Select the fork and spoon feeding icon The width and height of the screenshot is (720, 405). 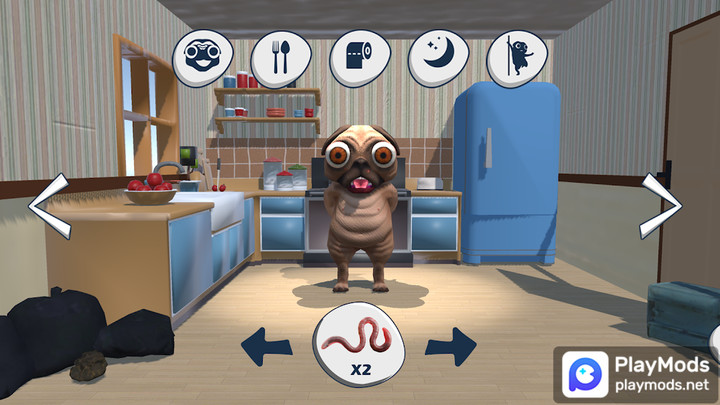pyautogui.click(x=281, y=57)
